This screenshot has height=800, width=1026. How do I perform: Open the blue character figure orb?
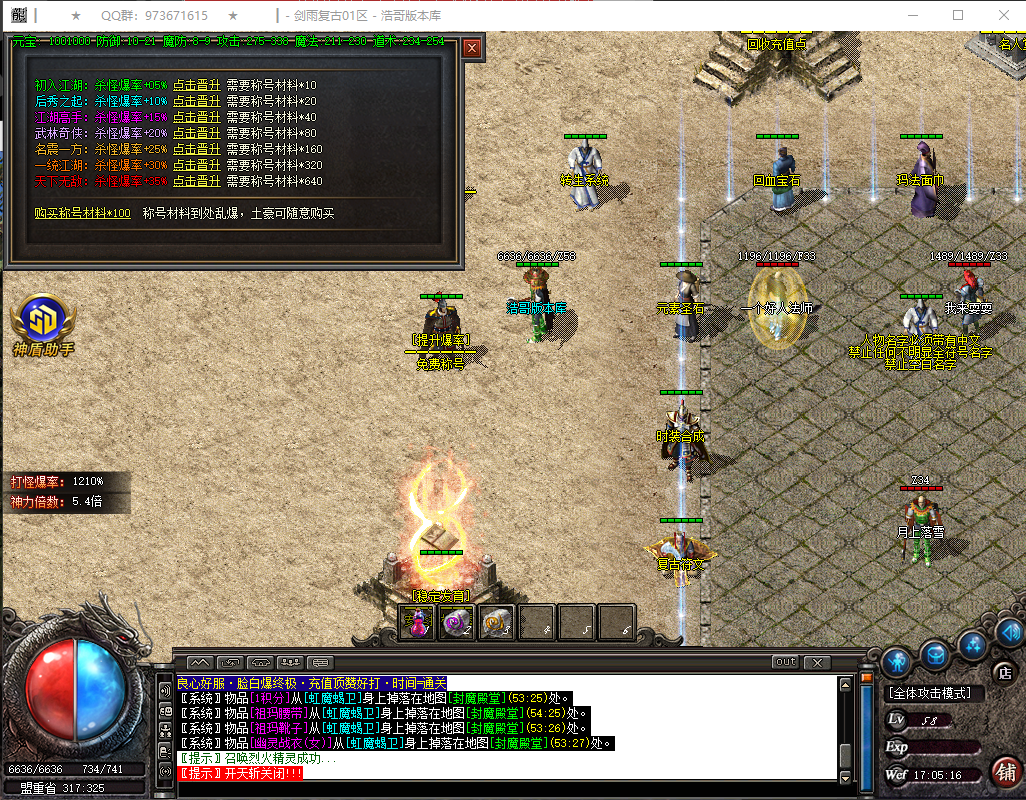(896, 660)
